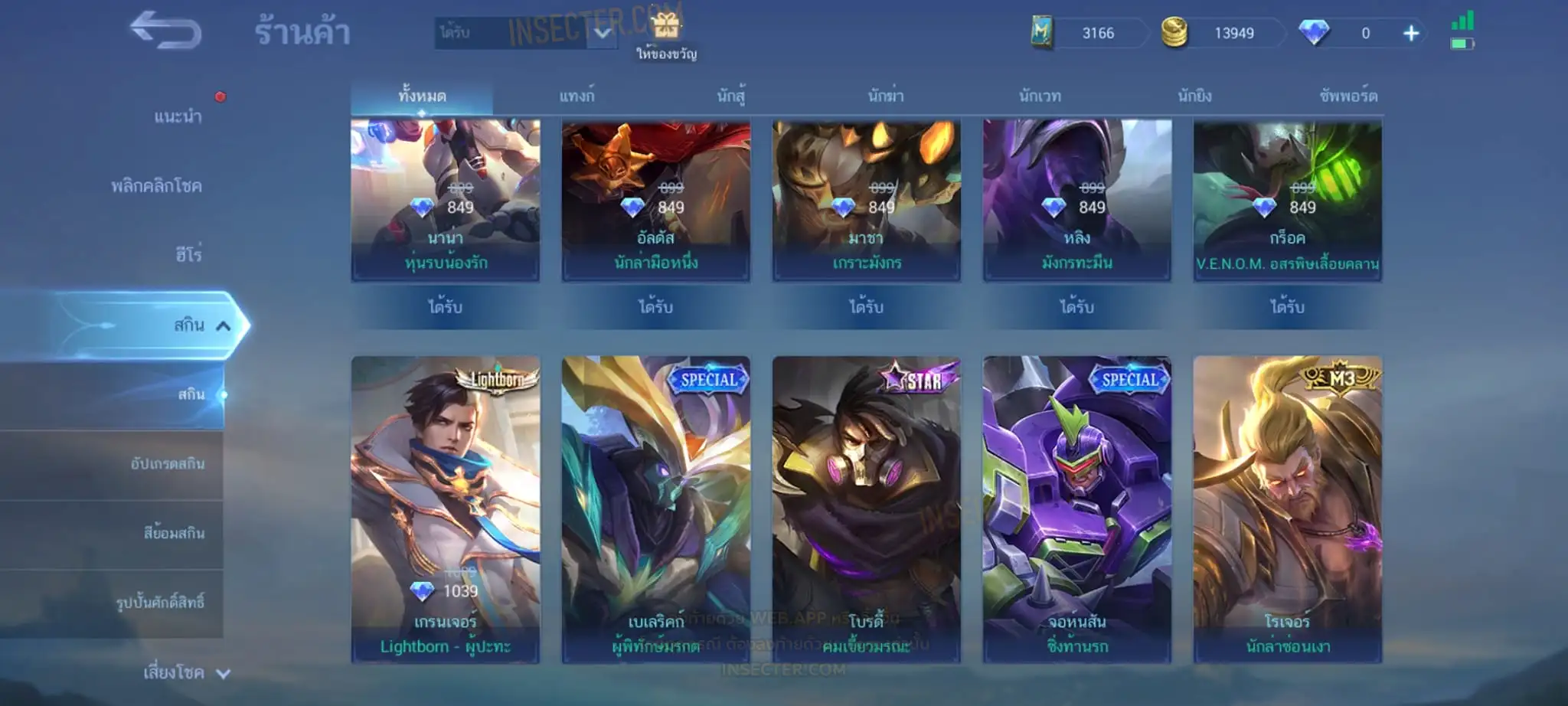Open the พลิกคลิกโชค menu entry
This screenshot has width=1568, height=706.
(x=156, y=186)
